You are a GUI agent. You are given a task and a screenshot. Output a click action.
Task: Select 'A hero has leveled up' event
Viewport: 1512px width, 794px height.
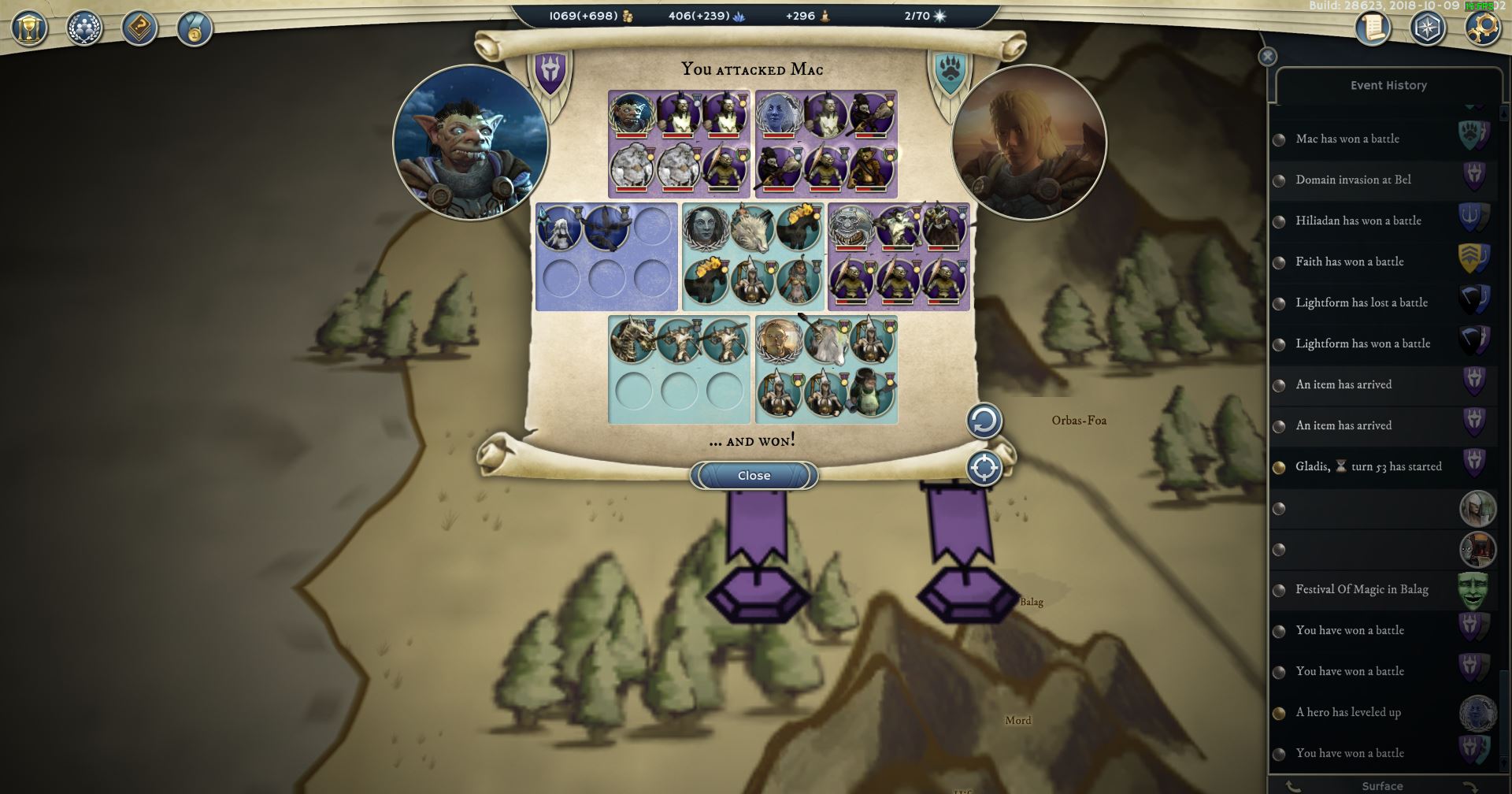(1348, 712)
